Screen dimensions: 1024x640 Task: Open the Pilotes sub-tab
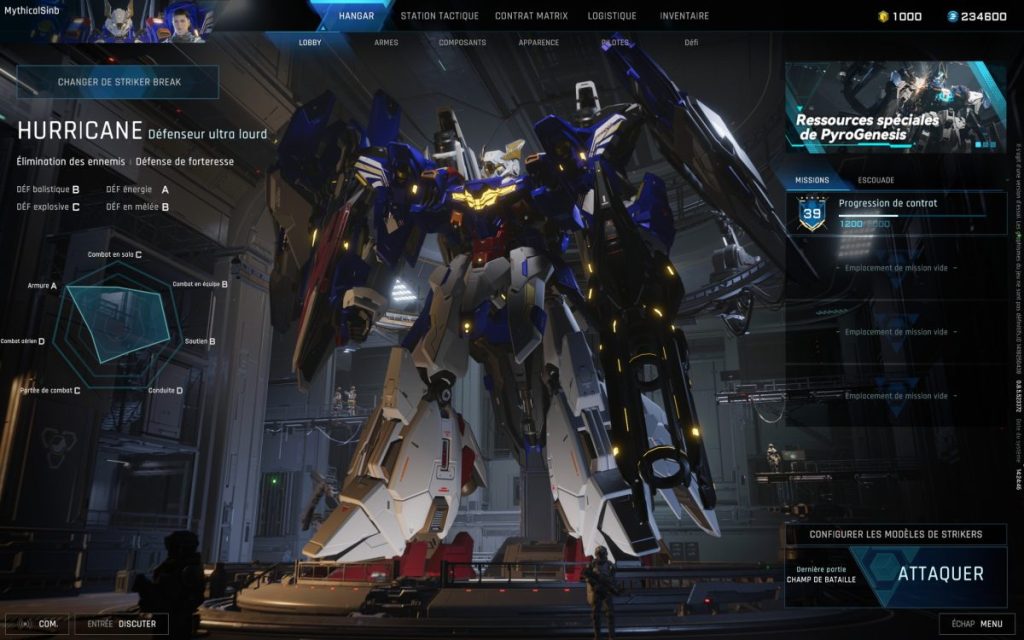[x=616, y=43]
